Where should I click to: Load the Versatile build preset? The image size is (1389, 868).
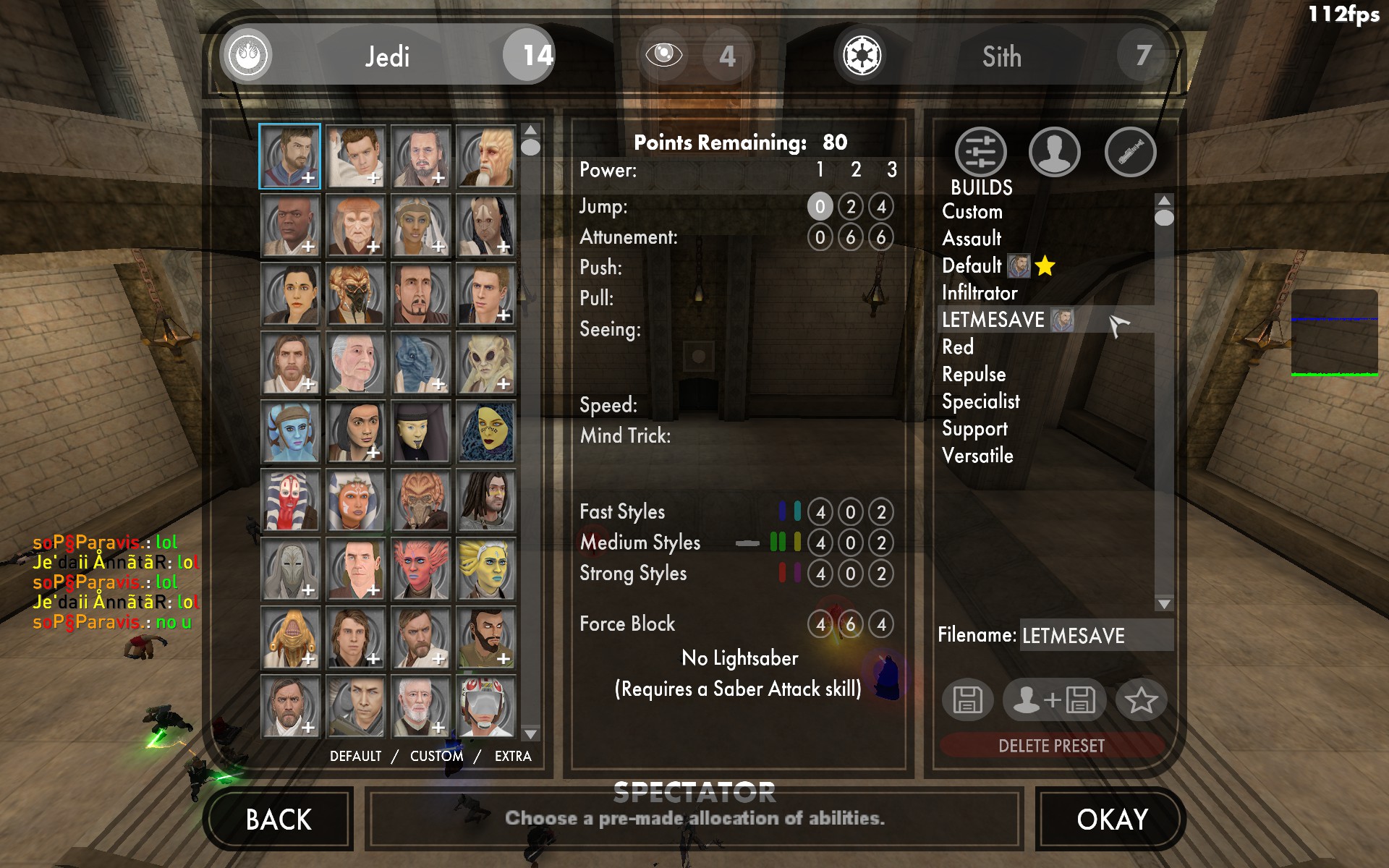click(x=977, y=456)
